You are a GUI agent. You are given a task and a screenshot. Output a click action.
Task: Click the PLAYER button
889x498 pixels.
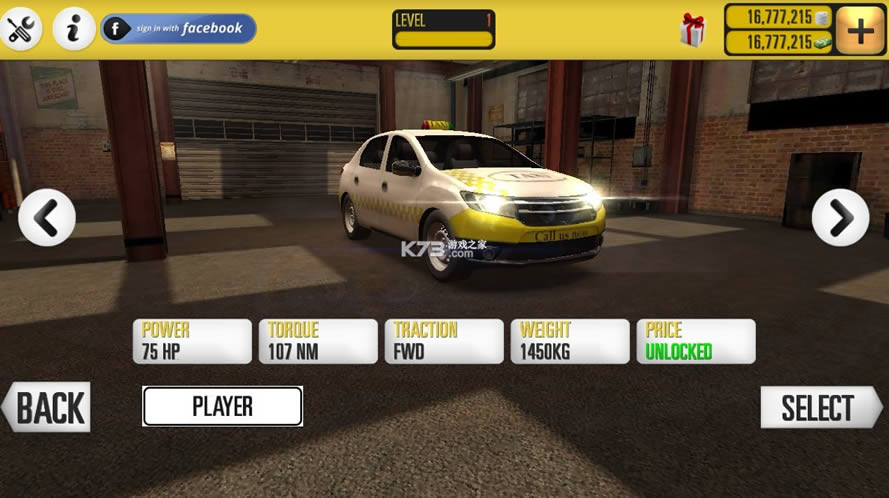[222, 407]
